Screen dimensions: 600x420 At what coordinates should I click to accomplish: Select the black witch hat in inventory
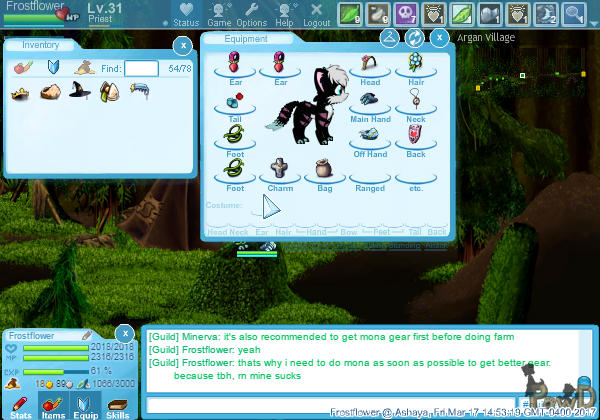pos(78,92)
